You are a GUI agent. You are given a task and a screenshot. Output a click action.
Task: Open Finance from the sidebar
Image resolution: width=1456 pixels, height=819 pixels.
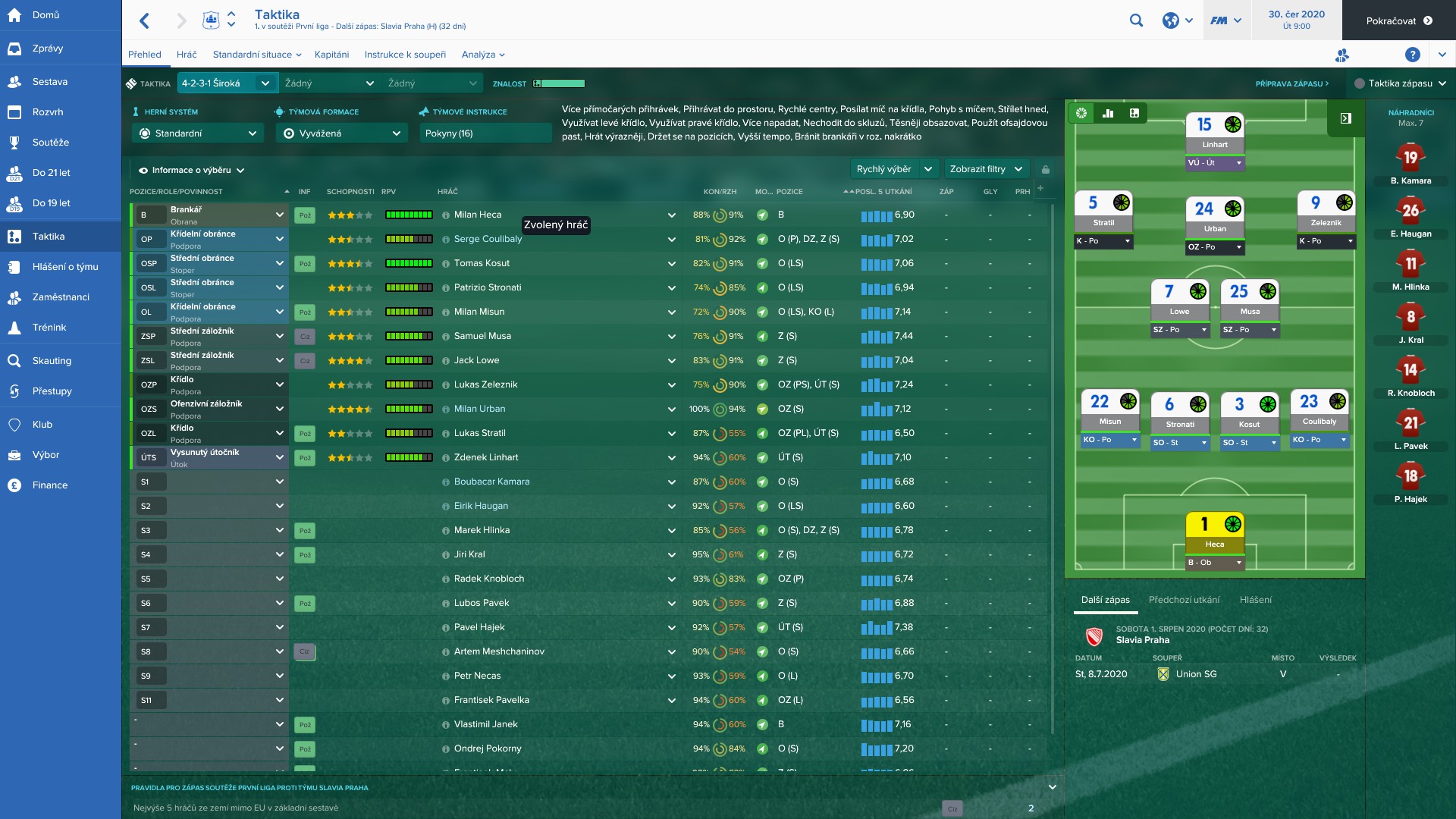pyautogui.click(x=50, y=485)
